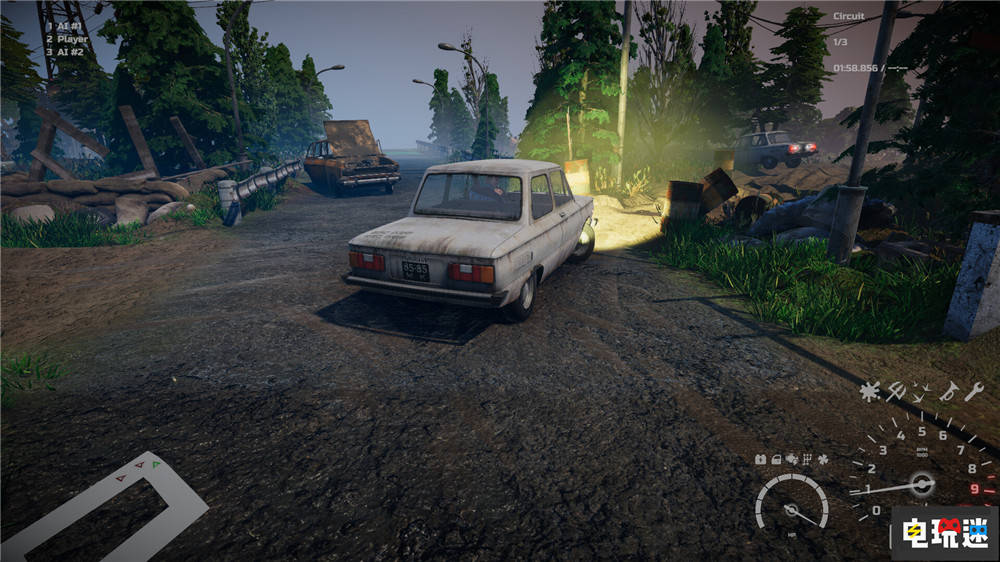Click the gearbox shifter icon
The height and width of the screenshot is (562, 1000).
[807, 459]
